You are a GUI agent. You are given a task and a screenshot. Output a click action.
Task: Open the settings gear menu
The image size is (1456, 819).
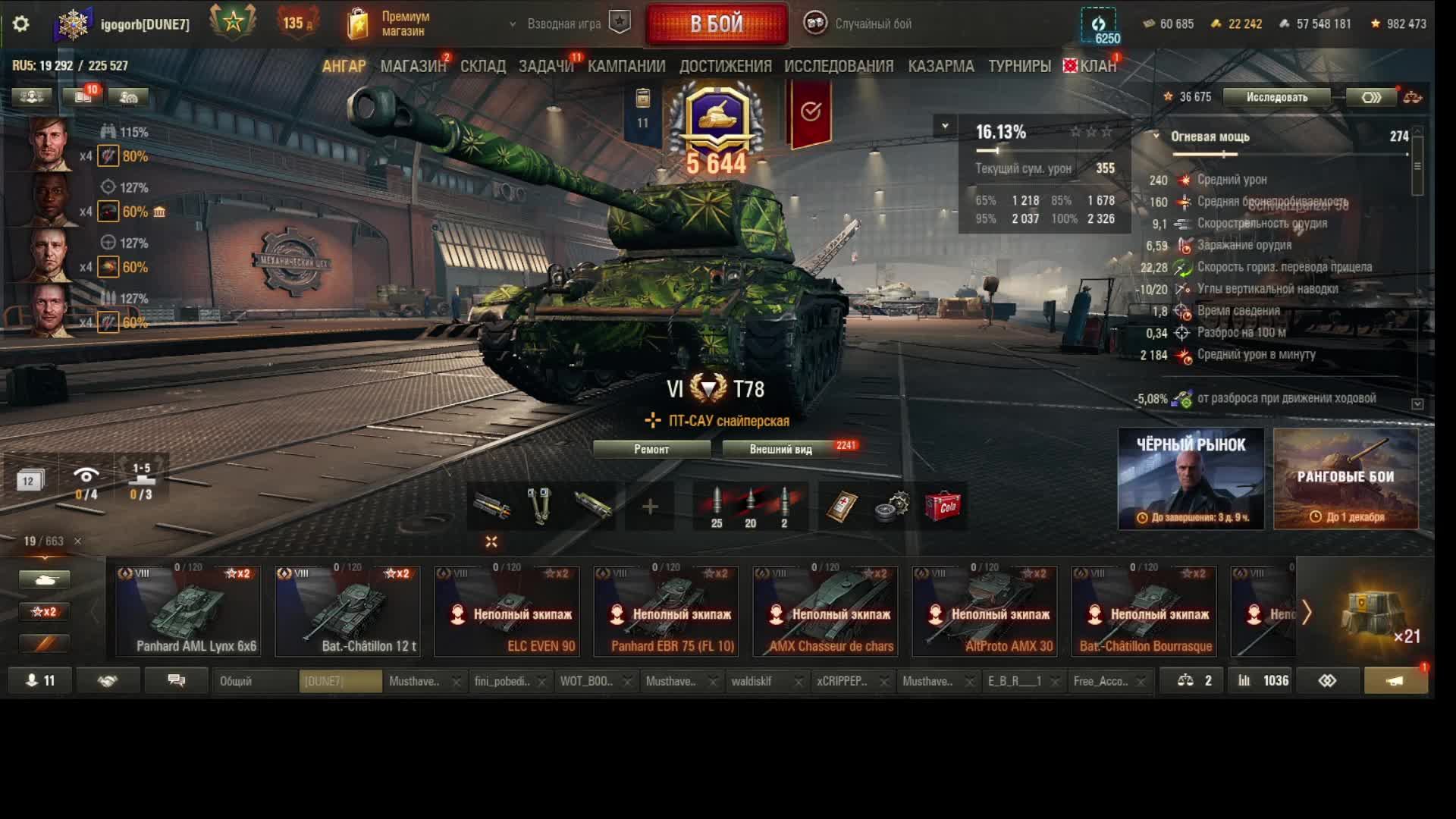click(x=21, y=24)
